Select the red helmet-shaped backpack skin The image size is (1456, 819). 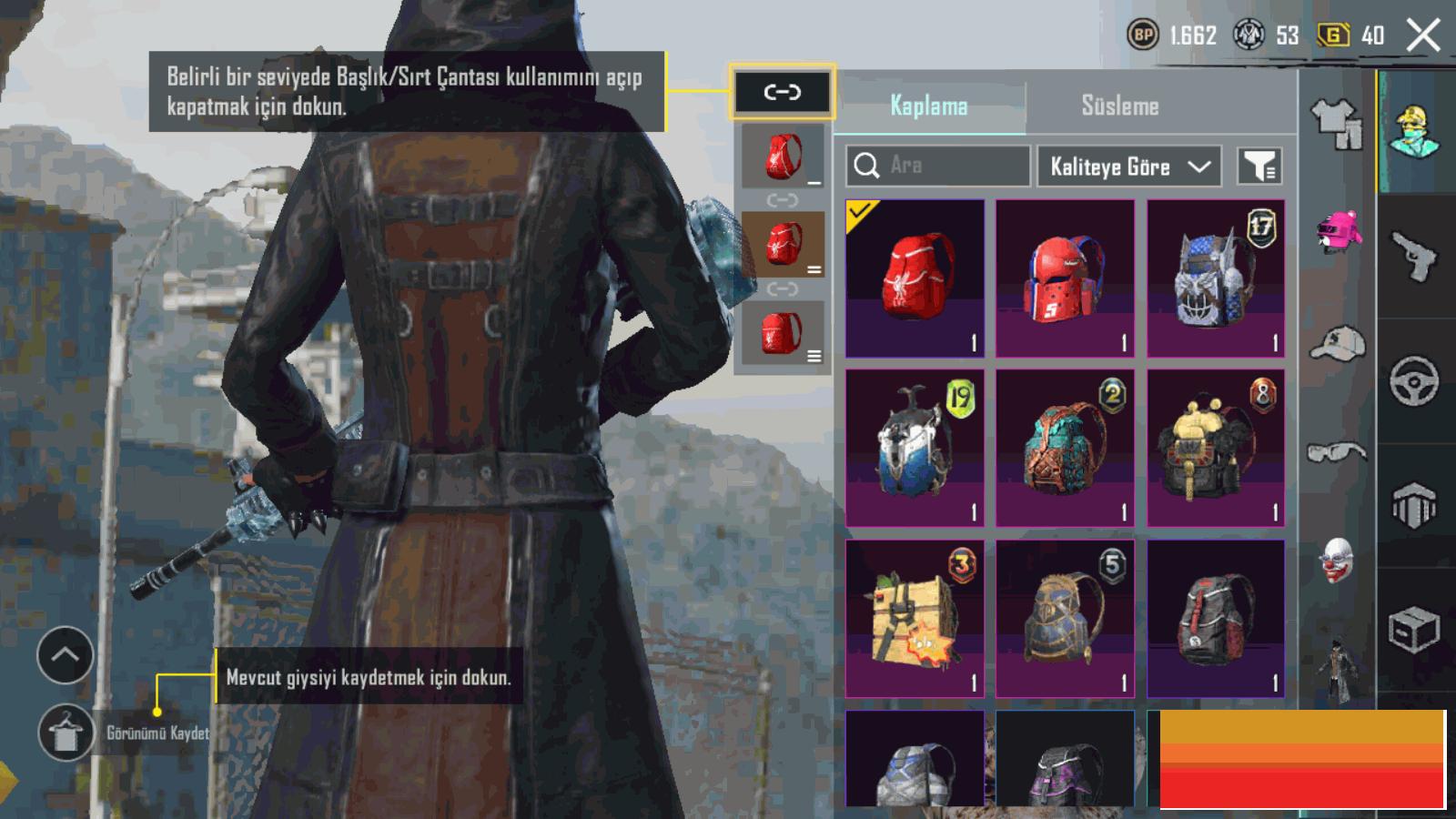1065,278
